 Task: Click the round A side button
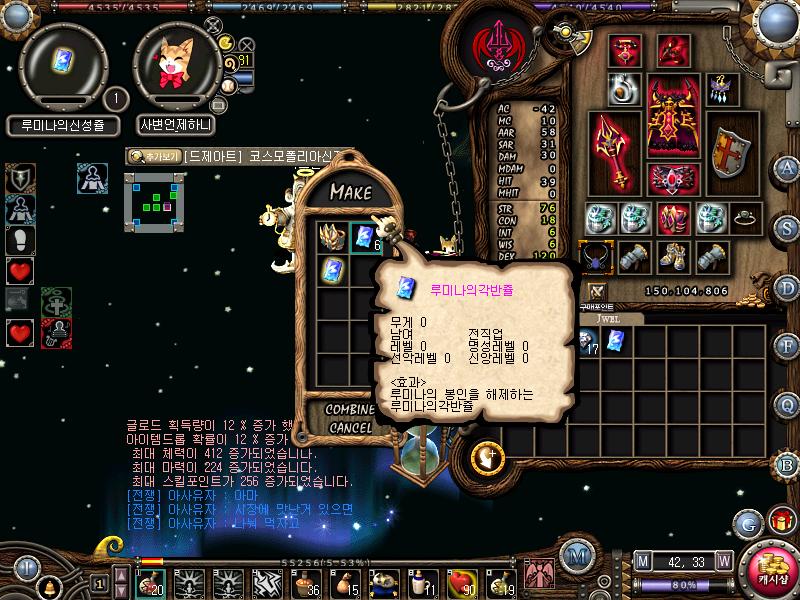pyautogui.click(x=788, y=167)
